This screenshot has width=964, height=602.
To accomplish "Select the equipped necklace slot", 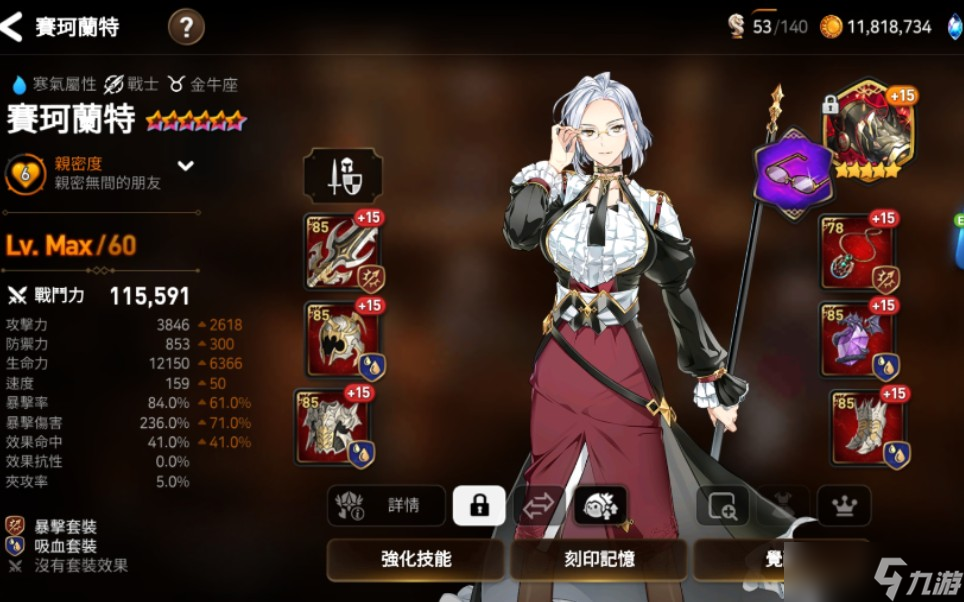I will 858,252.
